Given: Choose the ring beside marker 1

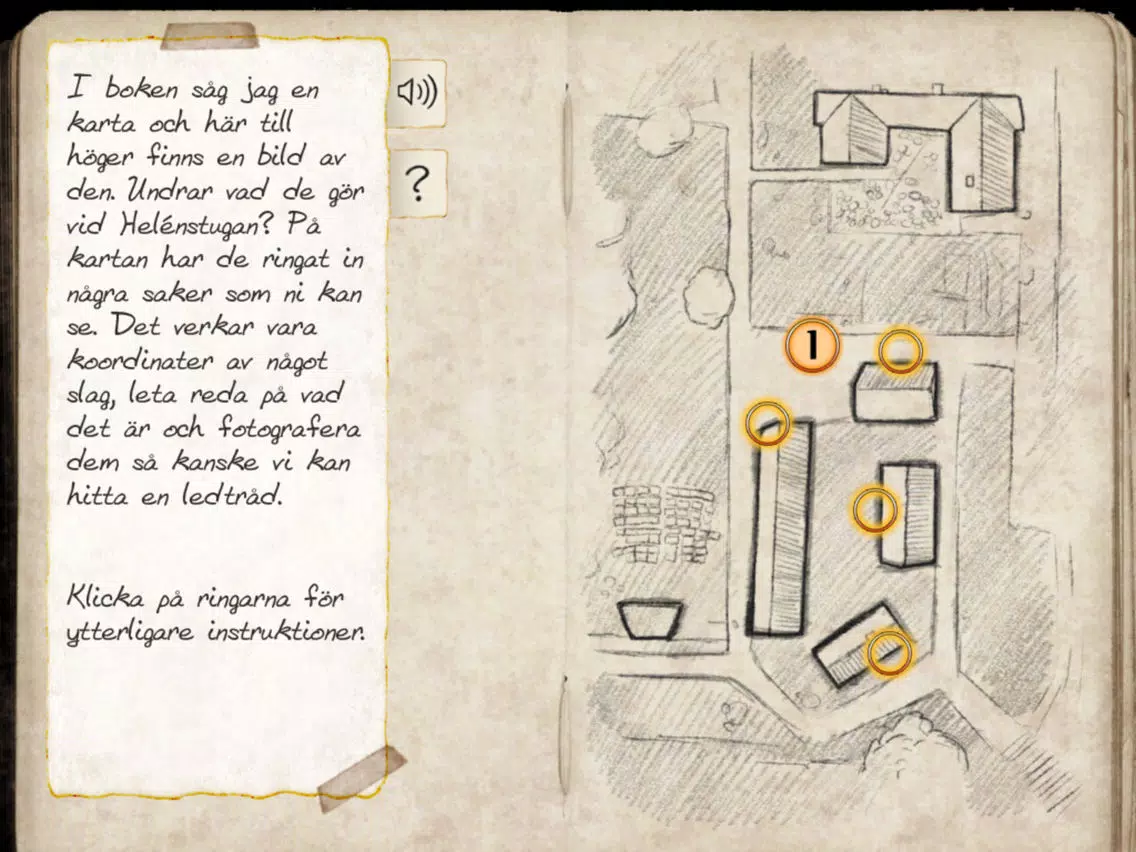Looking at the screenshot, I should click(900, 351).
